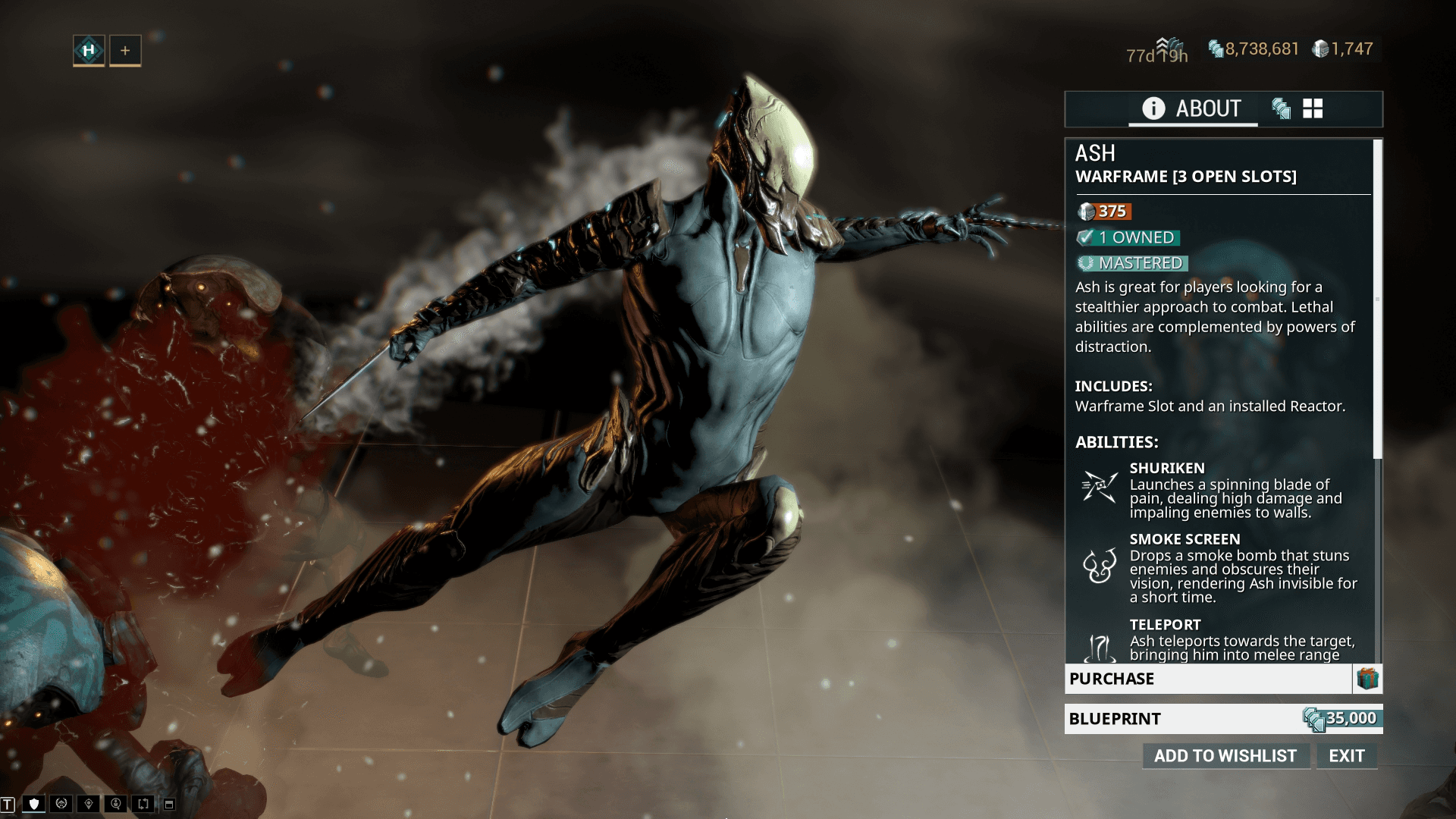Open the gift box icon beside Purchase
Screen dimensions: 1456x819
[x=1367, y=679]
